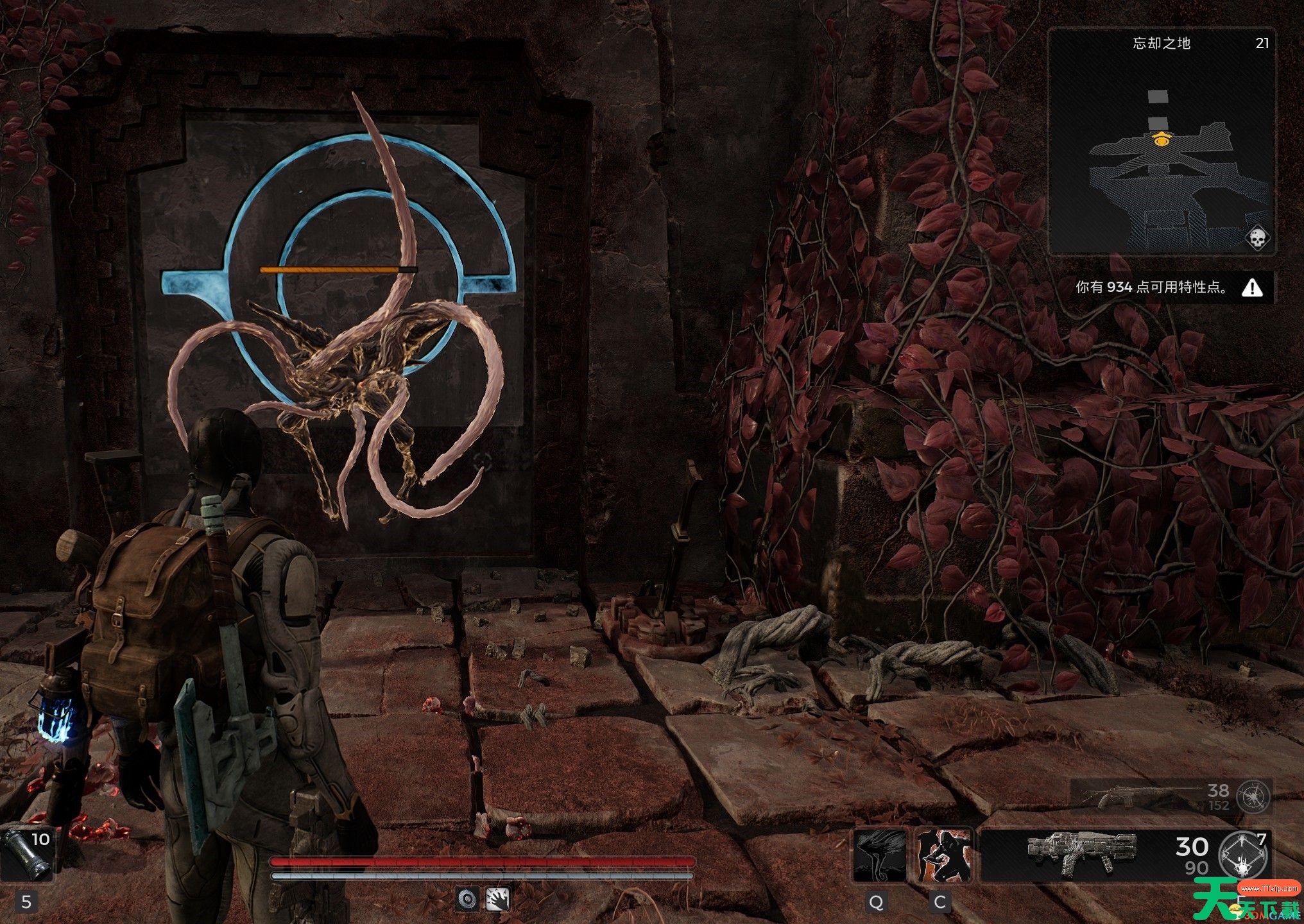This screenshot has height=924, width=1304.
Task: Inspect the clawed hand buff status icon
Action: (x=498, y=898)
